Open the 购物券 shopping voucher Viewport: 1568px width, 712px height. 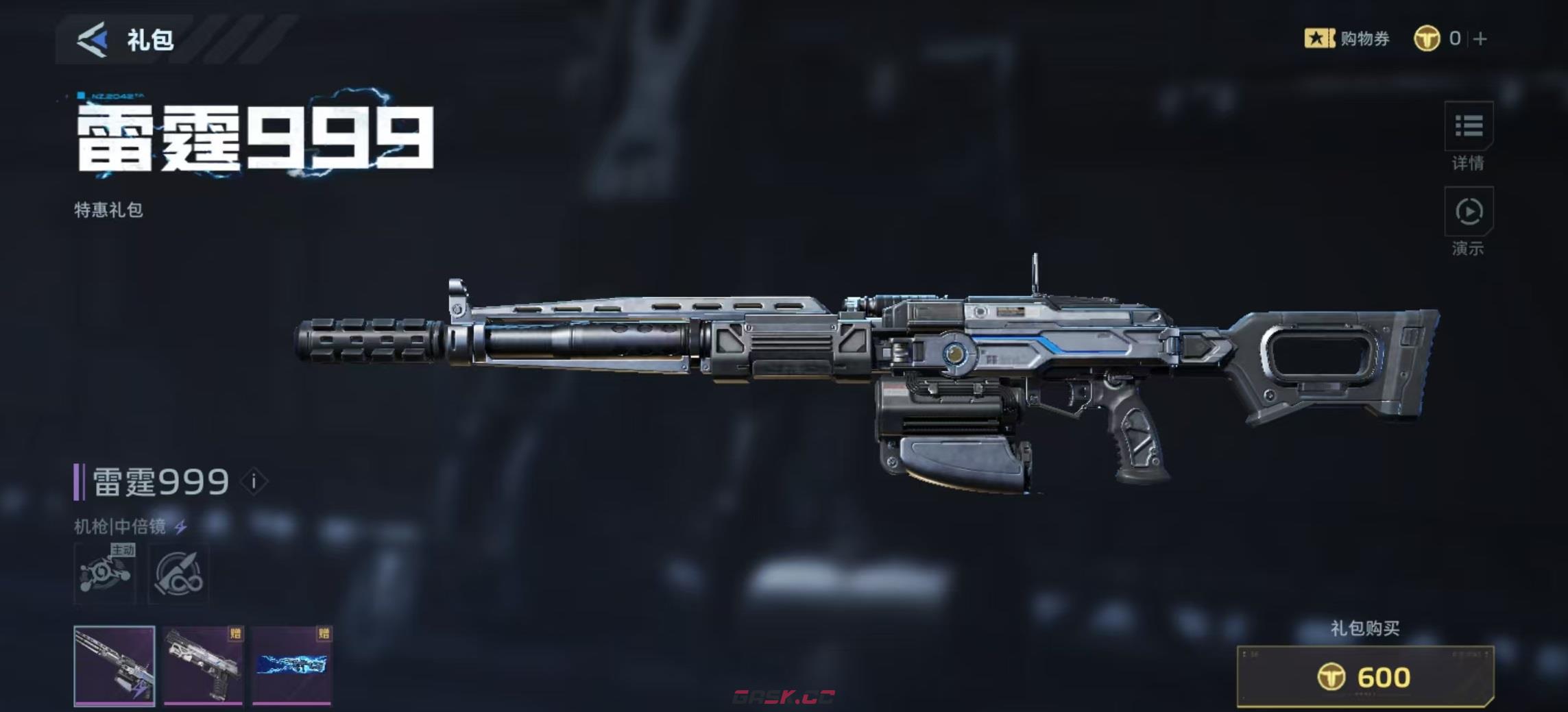[1347, 38]
